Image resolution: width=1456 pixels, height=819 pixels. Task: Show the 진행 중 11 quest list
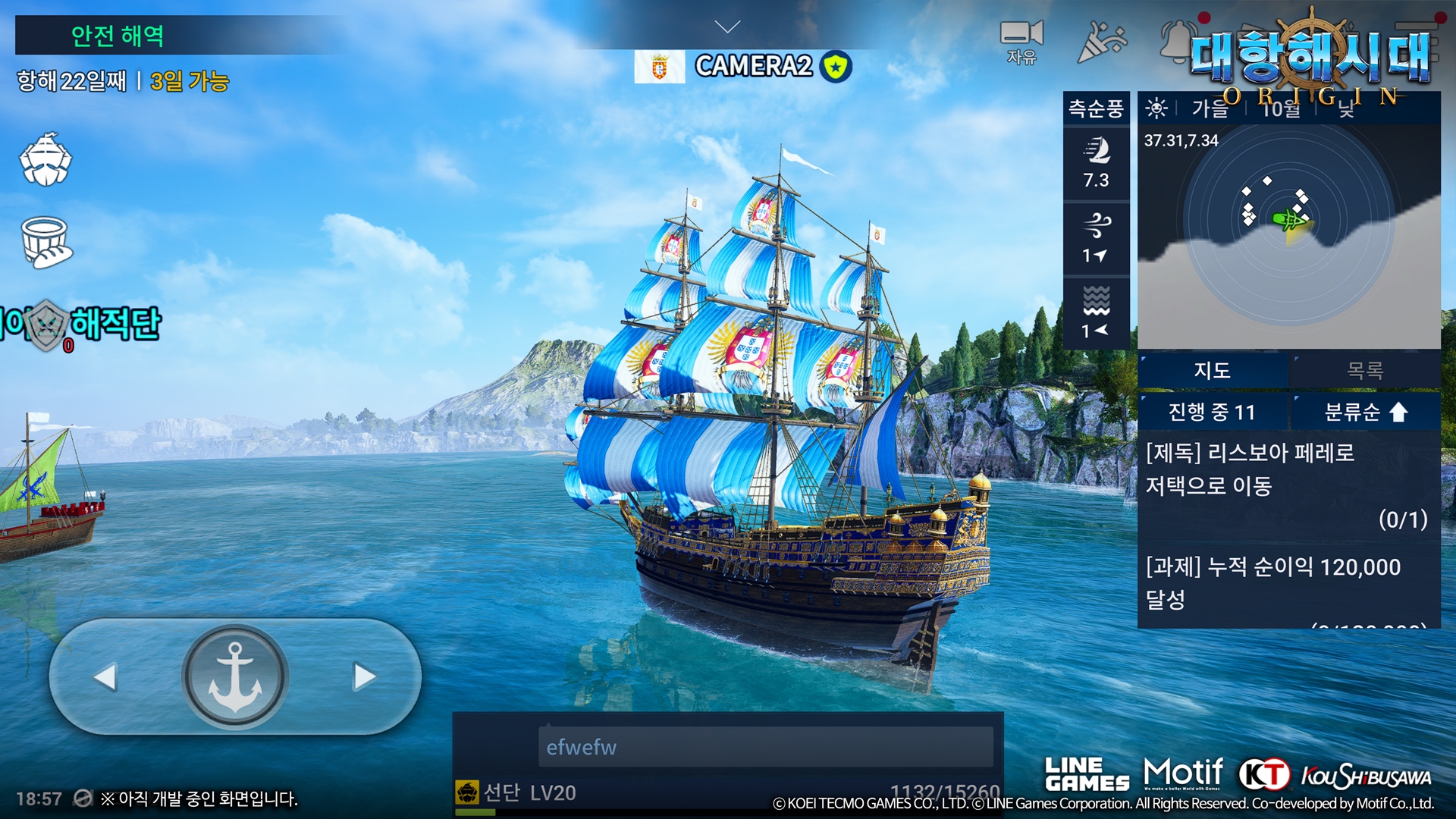pos(1212,412)
